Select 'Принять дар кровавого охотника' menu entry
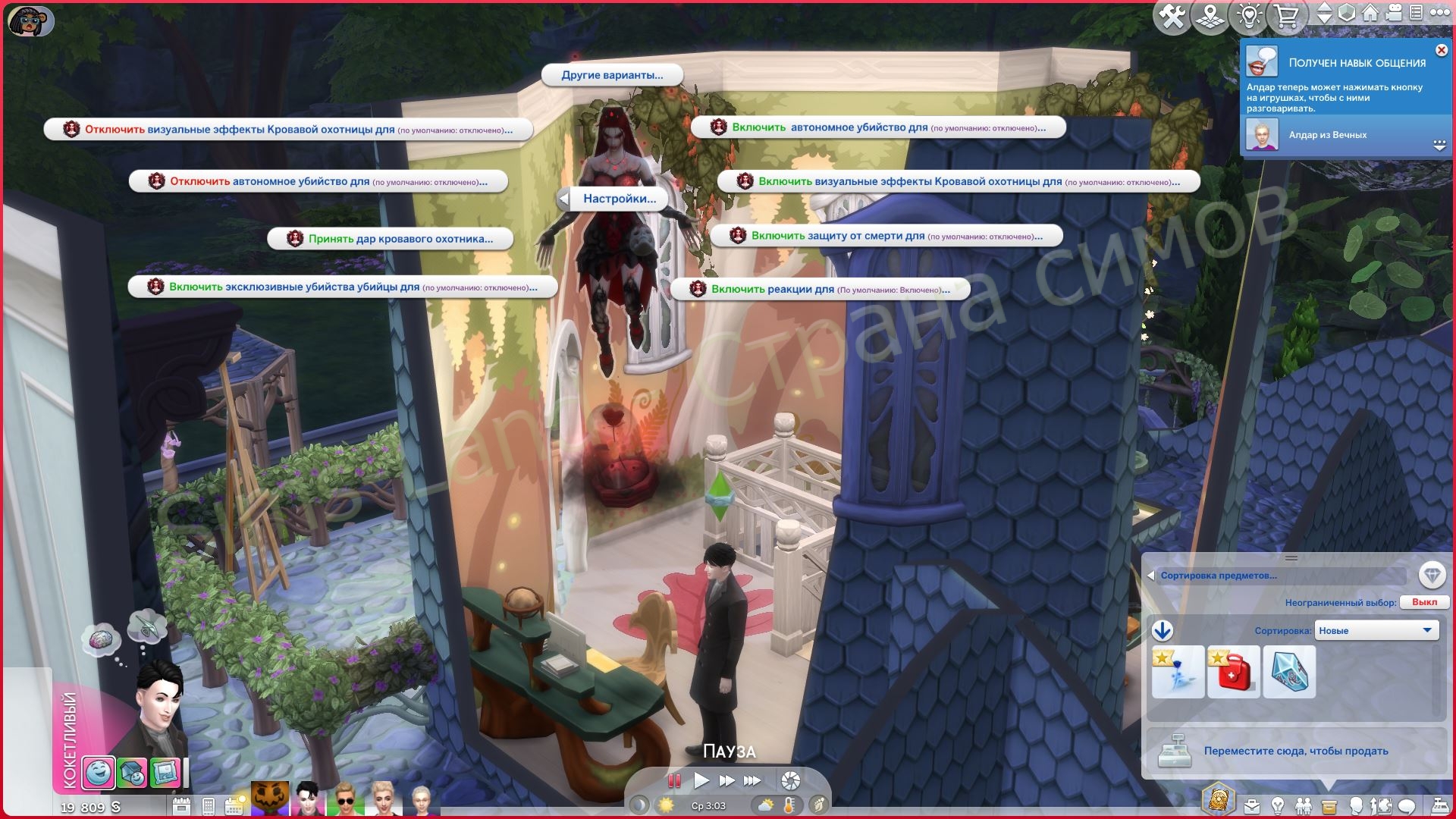1456x819 pixels. tap(386, 237)
